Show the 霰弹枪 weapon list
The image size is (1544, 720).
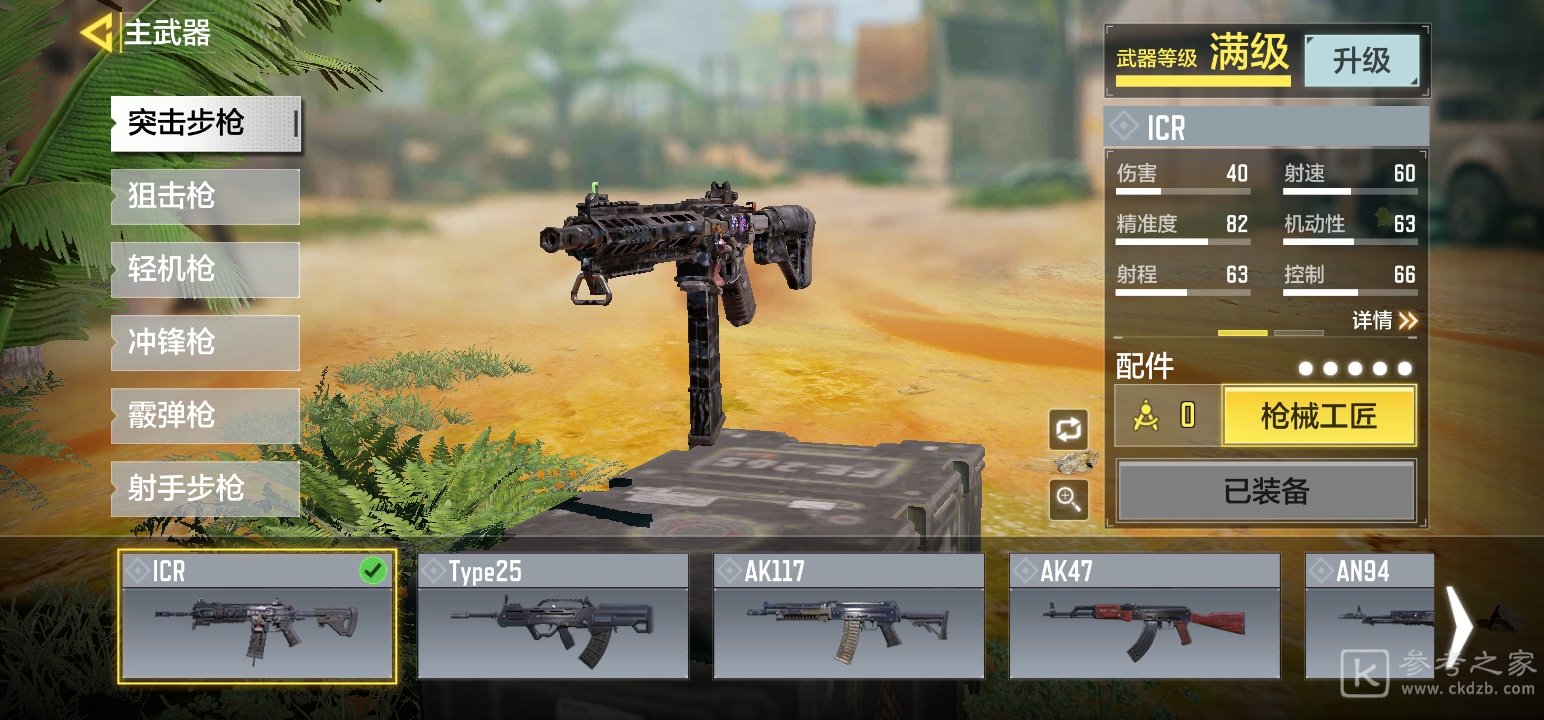[205, 415]
